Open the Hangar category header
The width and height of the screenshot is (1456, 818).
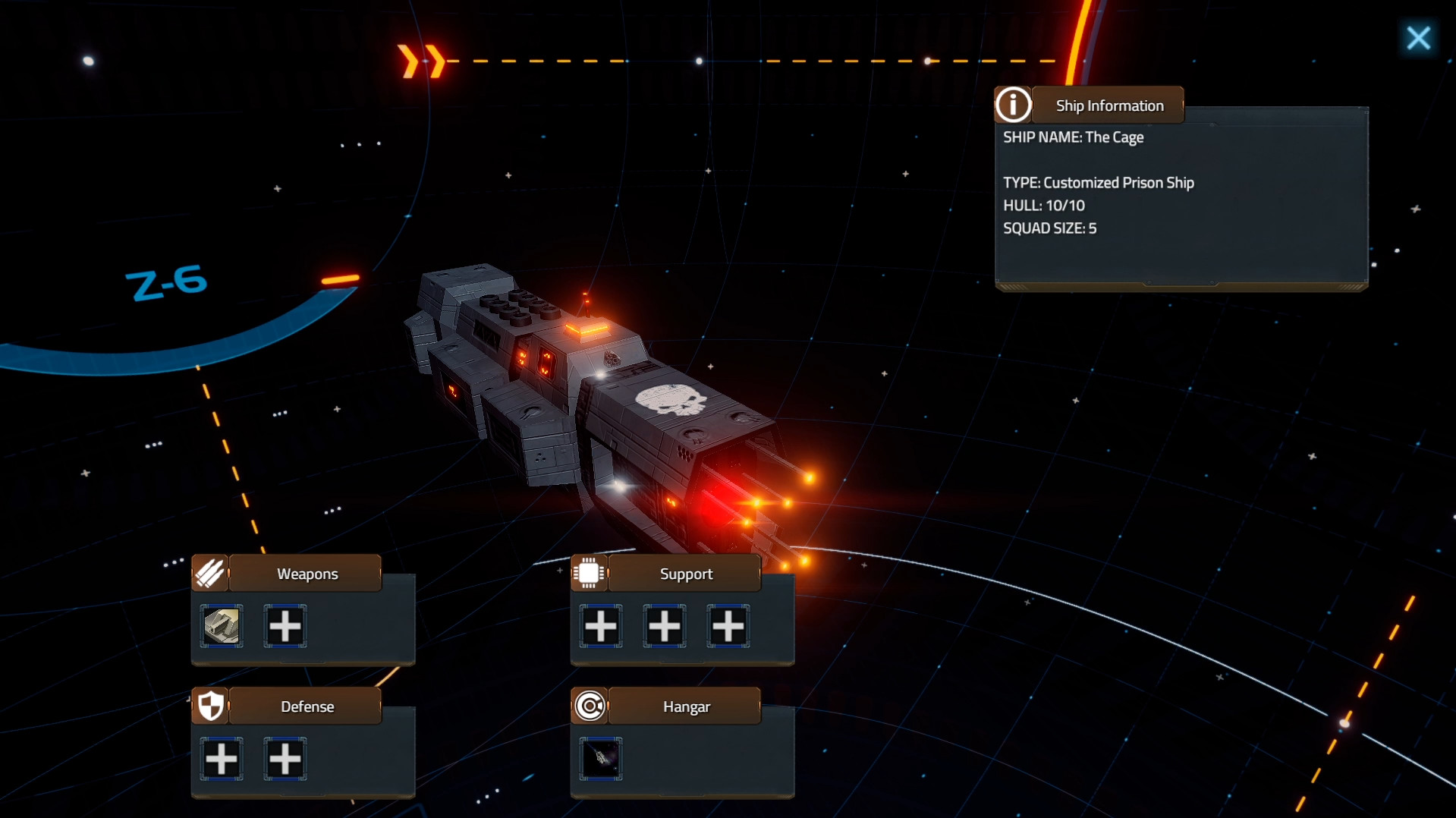click(x=685, y=706)
